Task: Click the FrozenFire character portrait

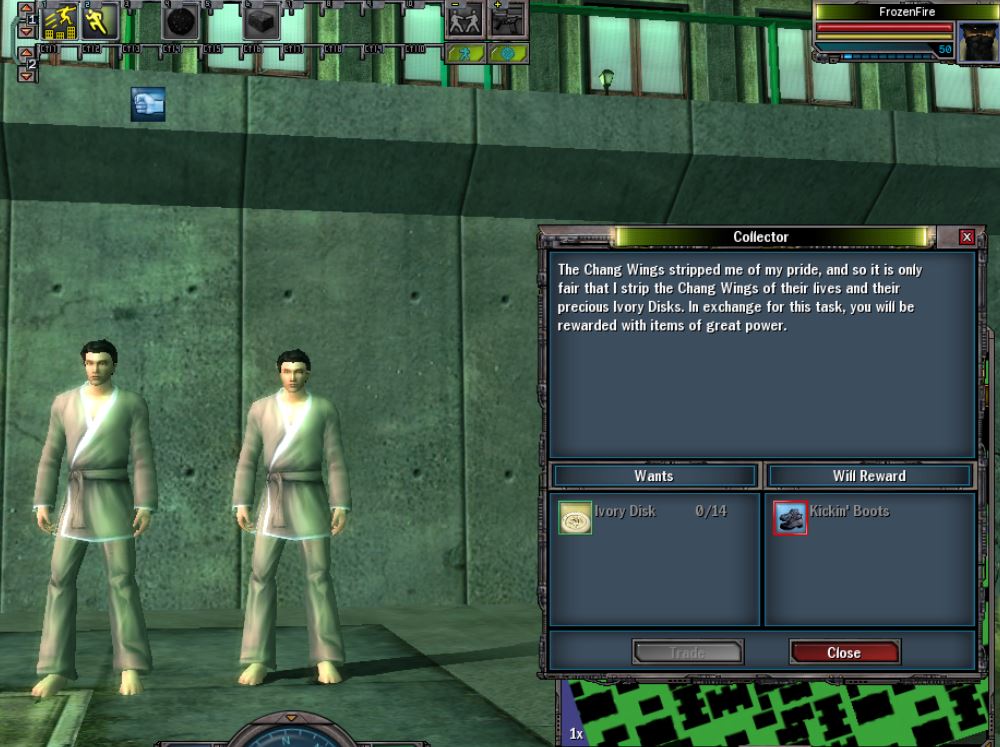Action: (x=975, y=42)
